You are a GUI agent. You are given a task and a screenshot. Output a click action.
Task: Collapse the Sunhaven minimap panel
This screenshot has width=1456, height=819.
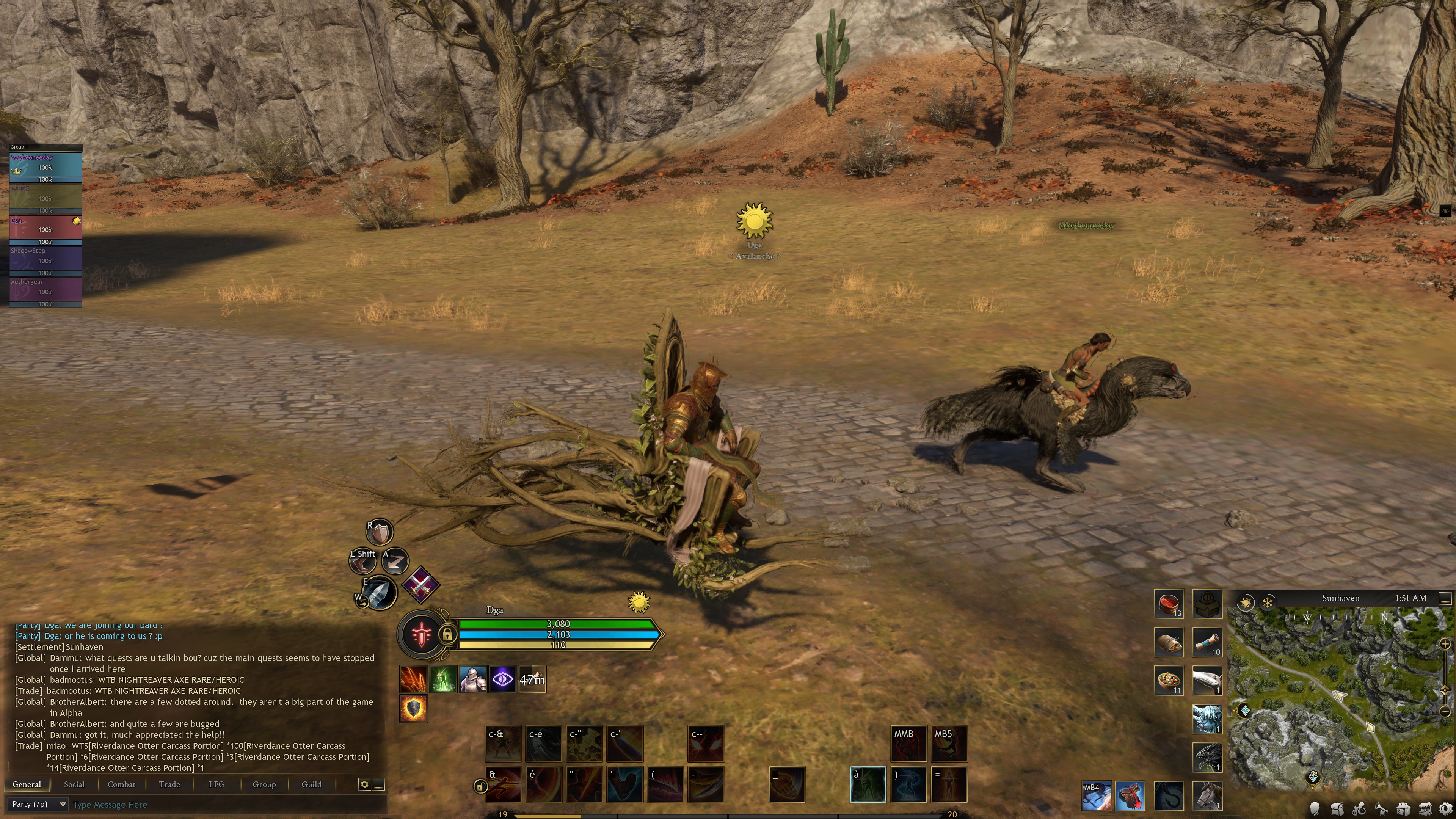(1445, 598)
